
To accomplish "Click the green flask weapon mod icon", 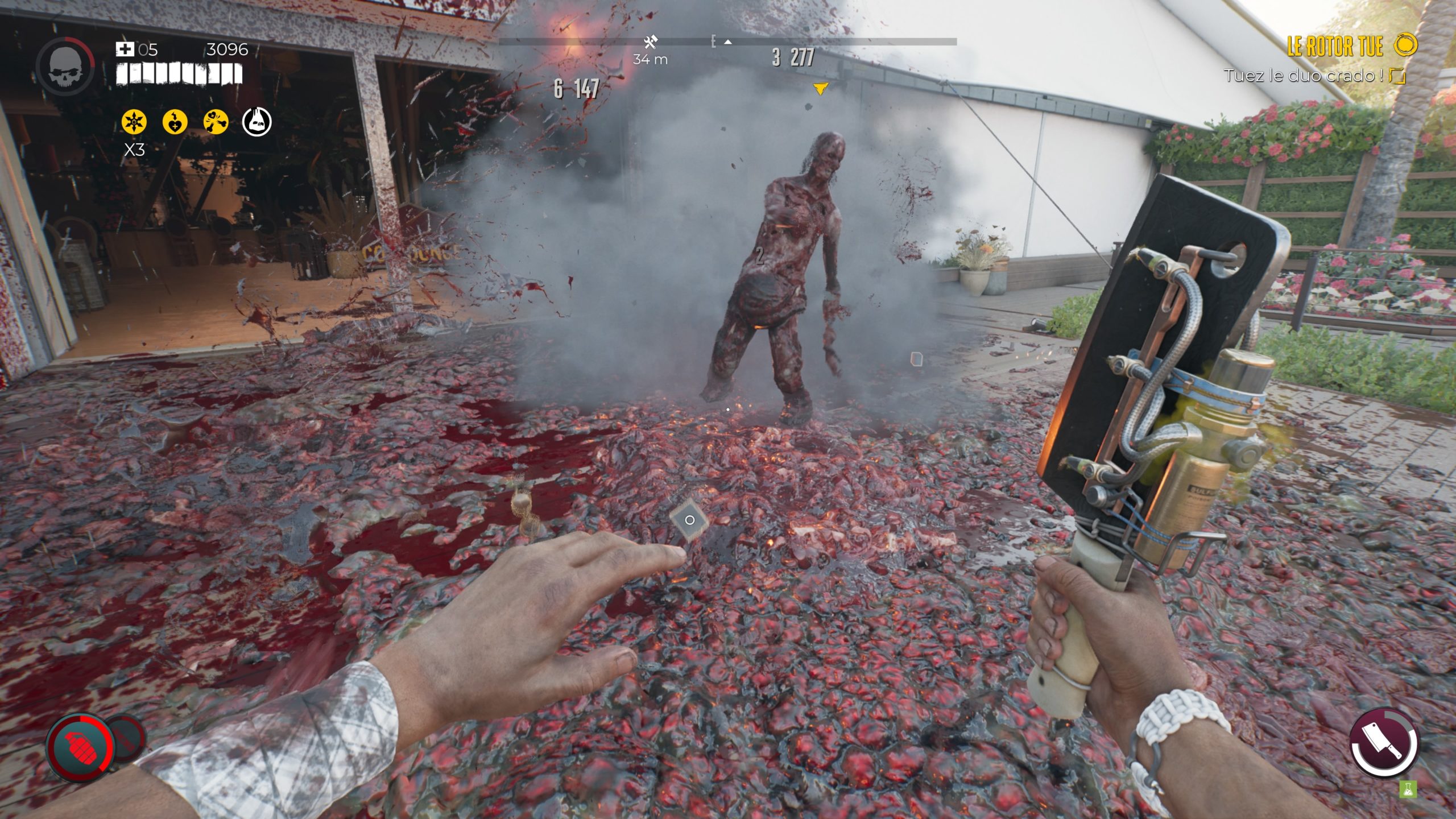I will pyautogui.click(x=1408, y=789).
